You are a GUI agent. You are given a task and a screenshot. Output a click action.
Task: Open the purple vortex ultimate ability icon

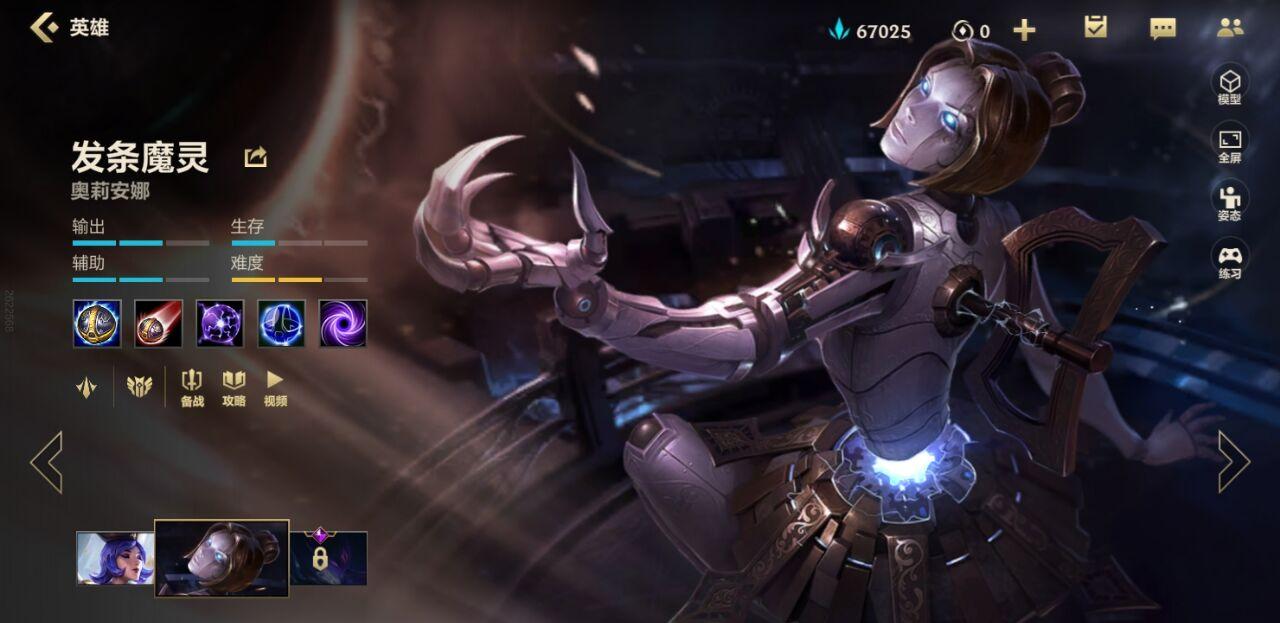[x=343, y=323]
